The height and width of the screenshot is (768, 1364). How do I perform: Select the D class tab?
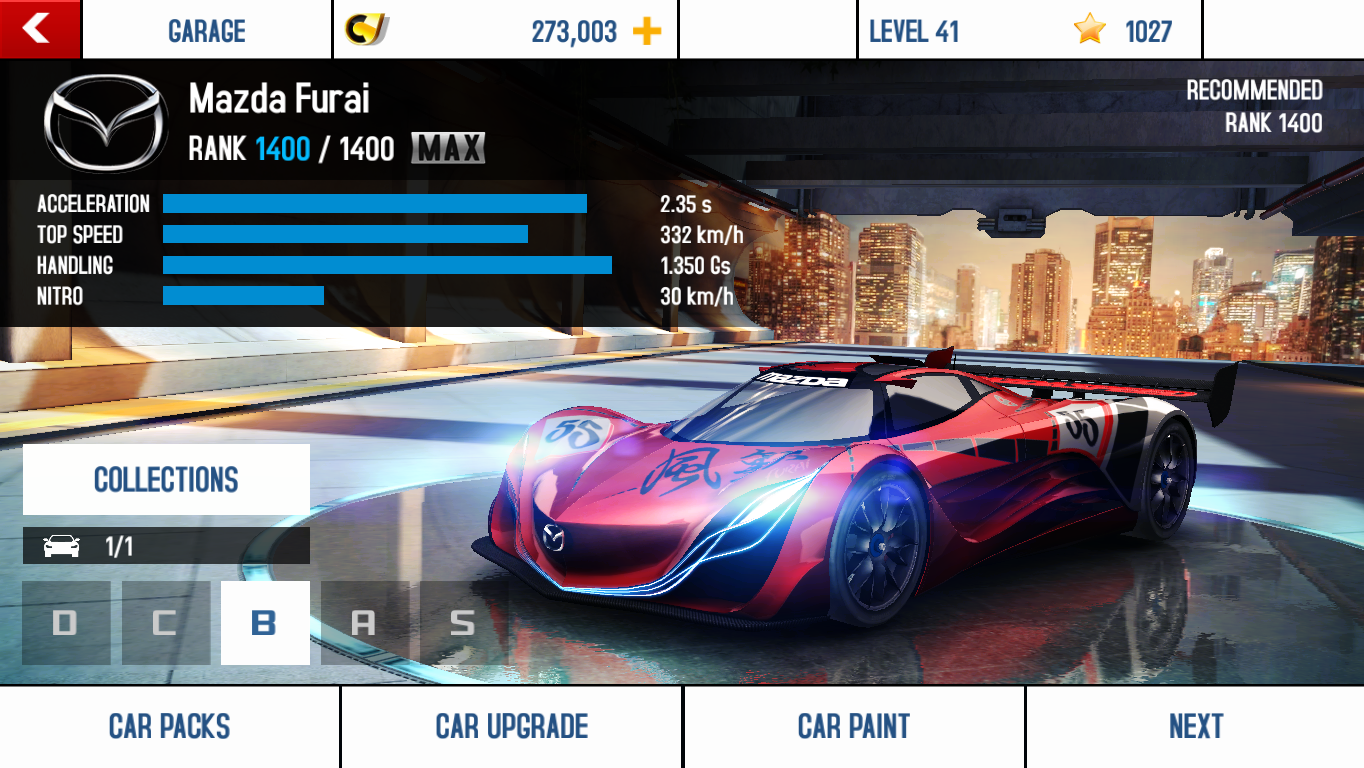(66, 623)
